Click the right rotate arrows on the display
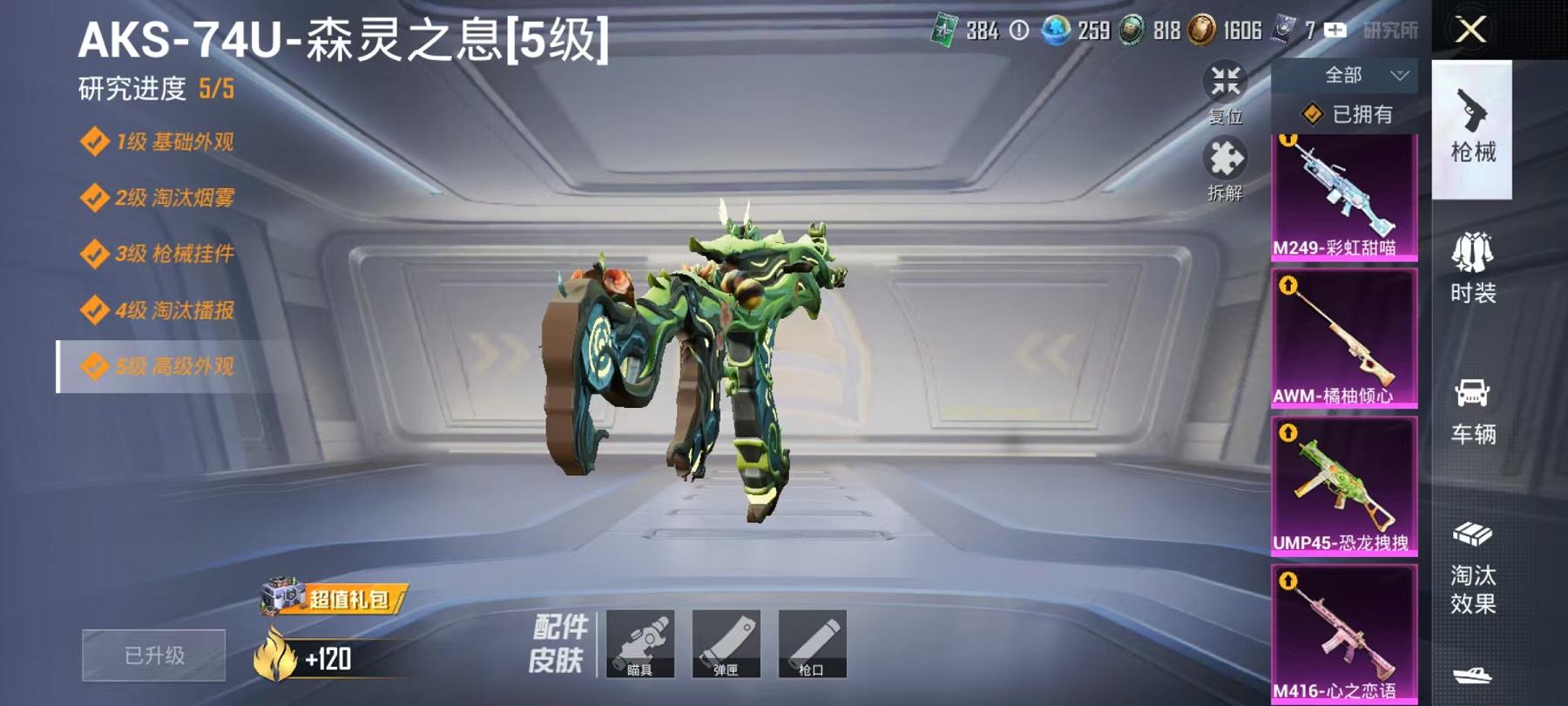The image size is (1568, 706). (1045, 347)
